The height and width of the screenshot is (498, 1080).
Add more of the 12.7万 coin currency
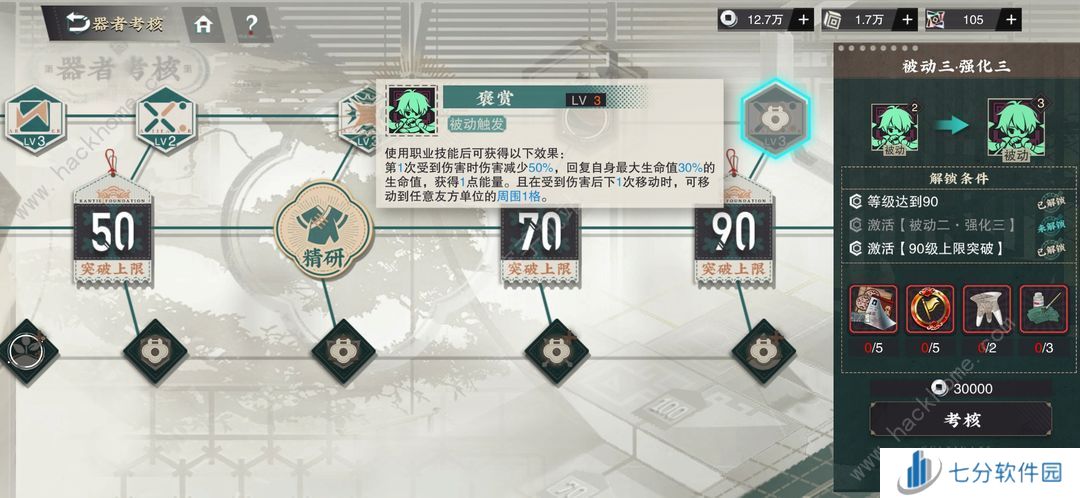point(803,19)
